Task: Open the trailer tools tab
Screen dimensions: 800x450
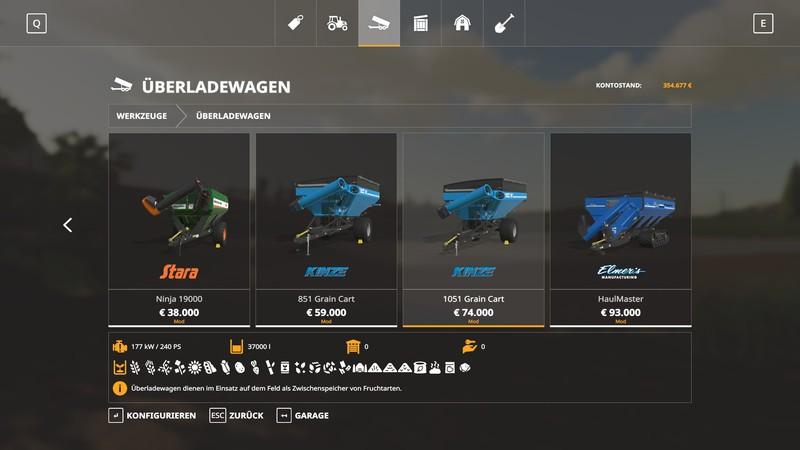Action: tap(379, 23)
